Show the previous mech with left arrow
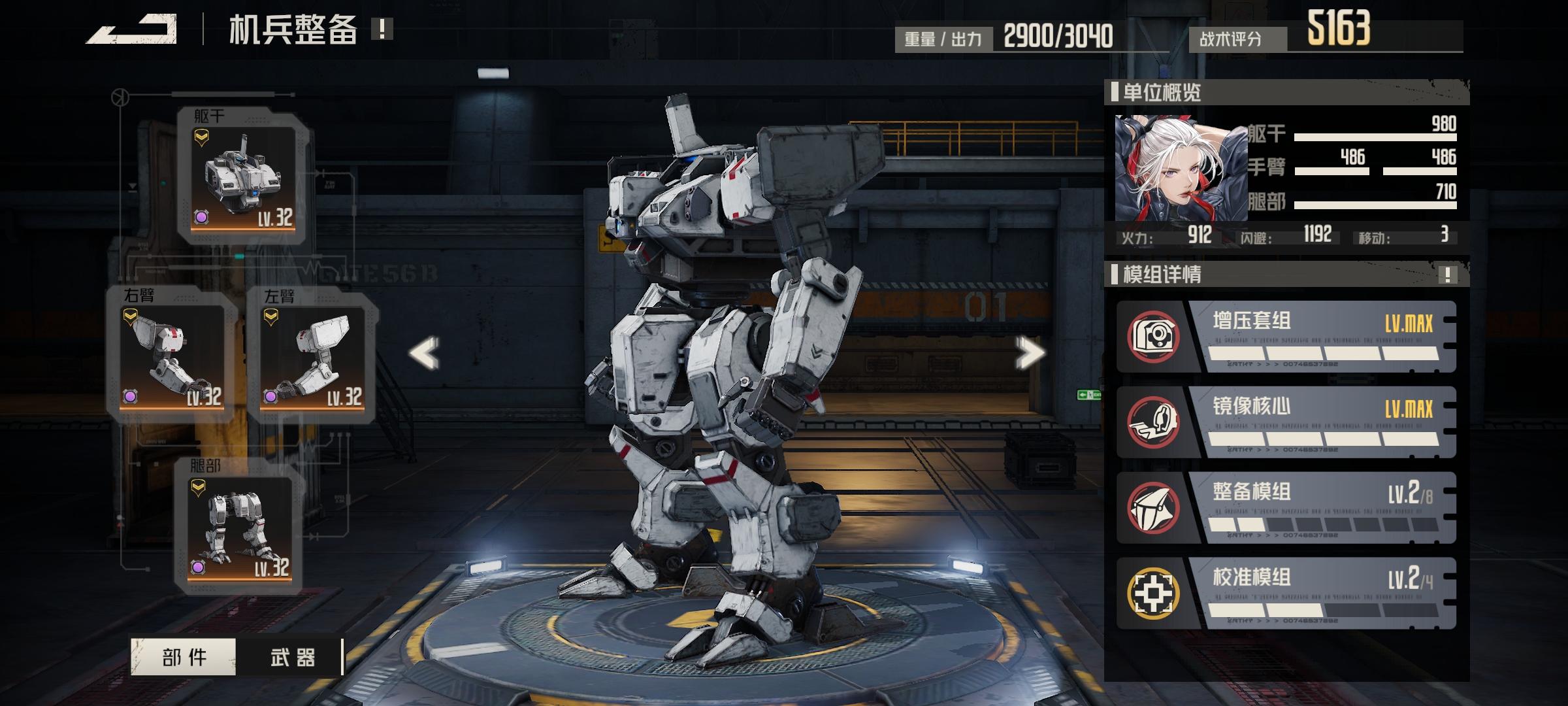This screenshot has width=1568, height=706. point(424,353)
